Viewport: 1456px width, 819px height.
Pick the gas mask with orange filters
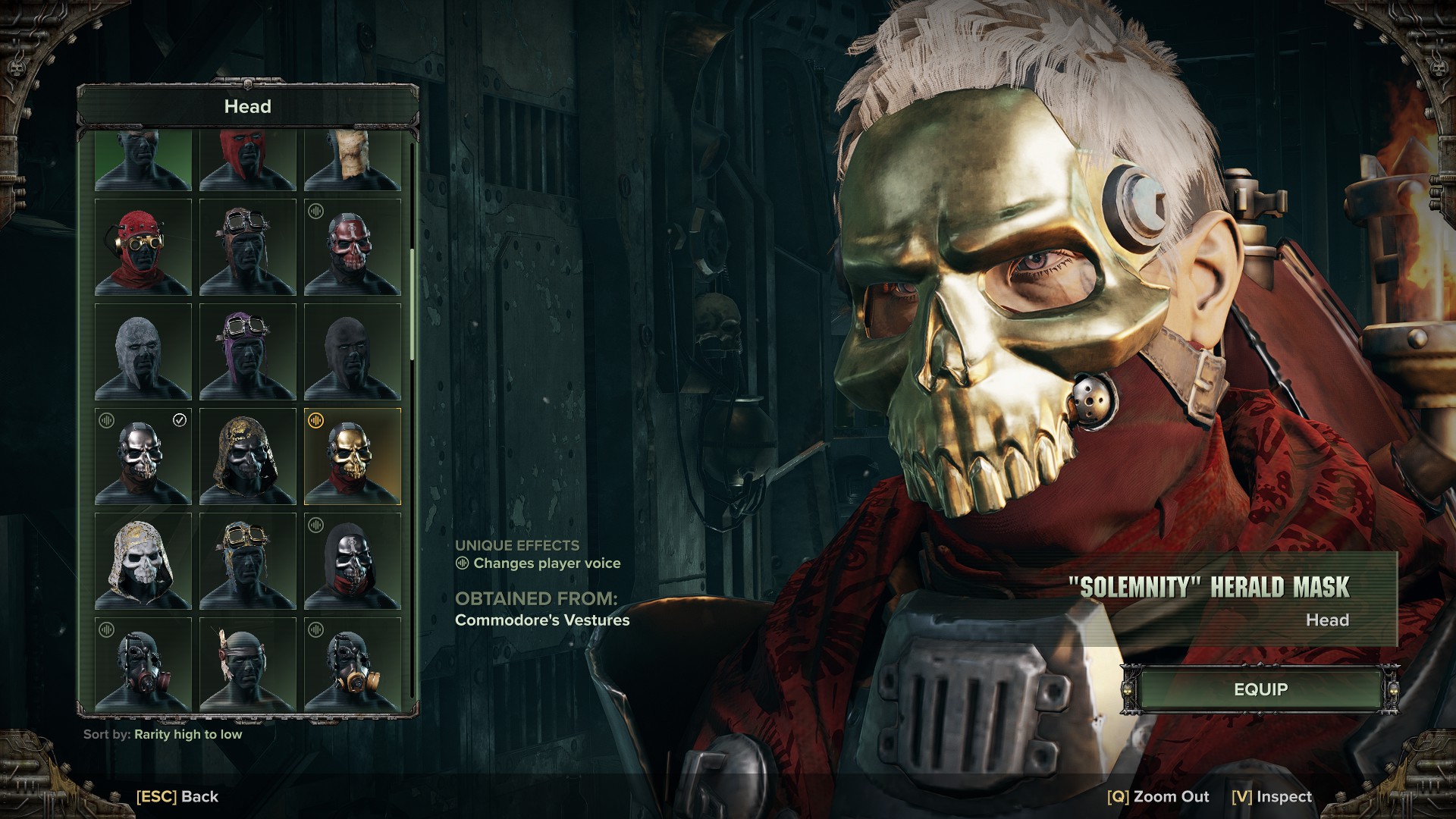pyautogui.click(x=353, y=664)
